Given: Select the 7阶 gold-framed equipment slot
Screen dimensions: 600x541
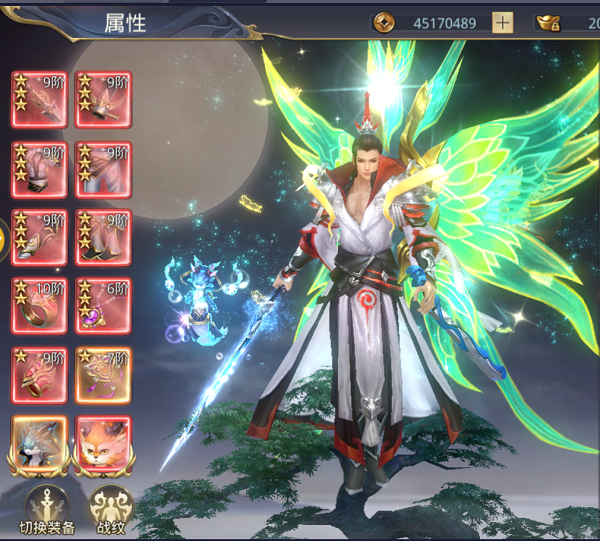Looking at the screenshot, I should tap(104, 375).
